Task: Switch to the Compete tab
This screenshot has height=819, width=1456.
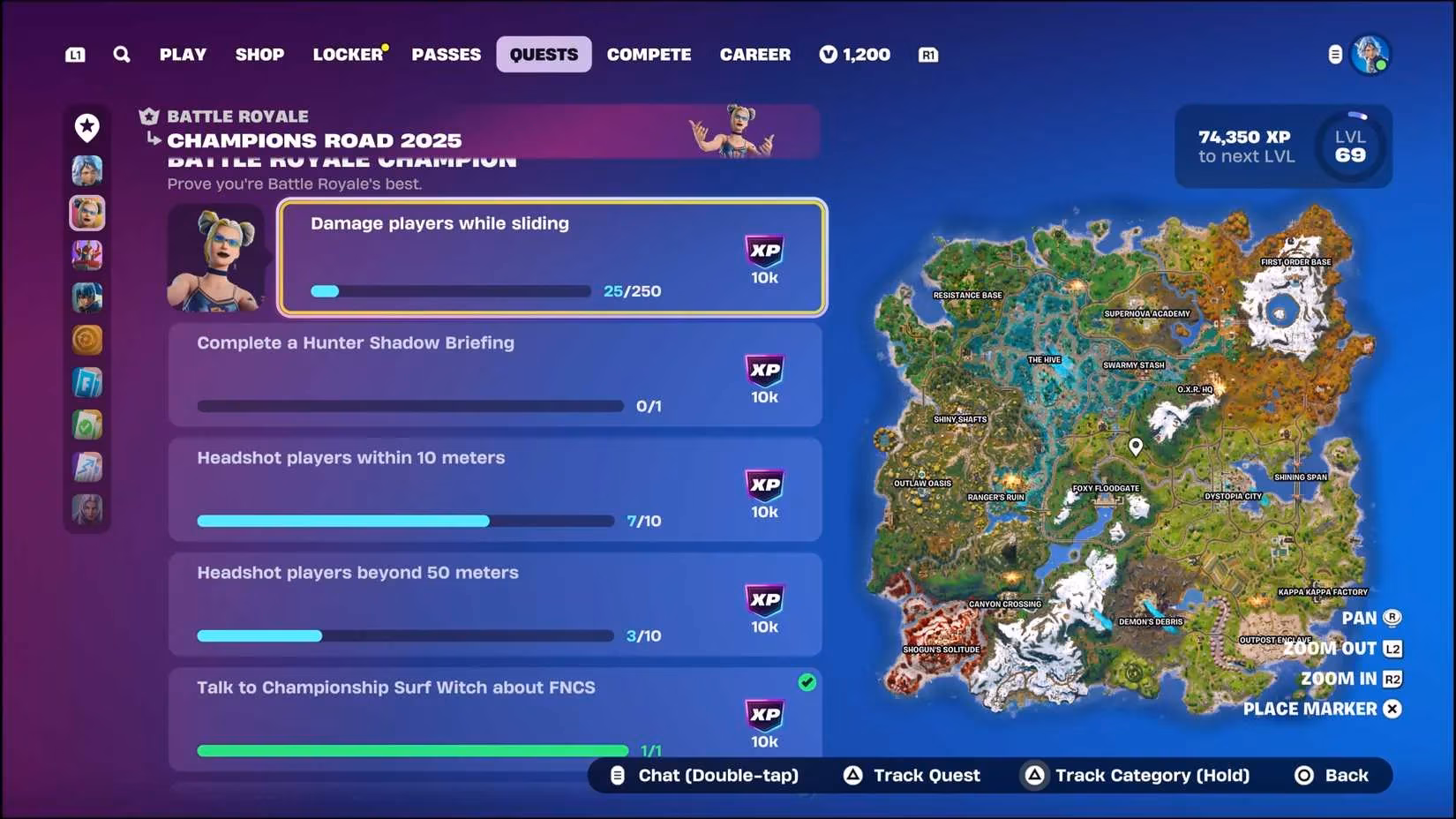Action: [x=649, y=55]
